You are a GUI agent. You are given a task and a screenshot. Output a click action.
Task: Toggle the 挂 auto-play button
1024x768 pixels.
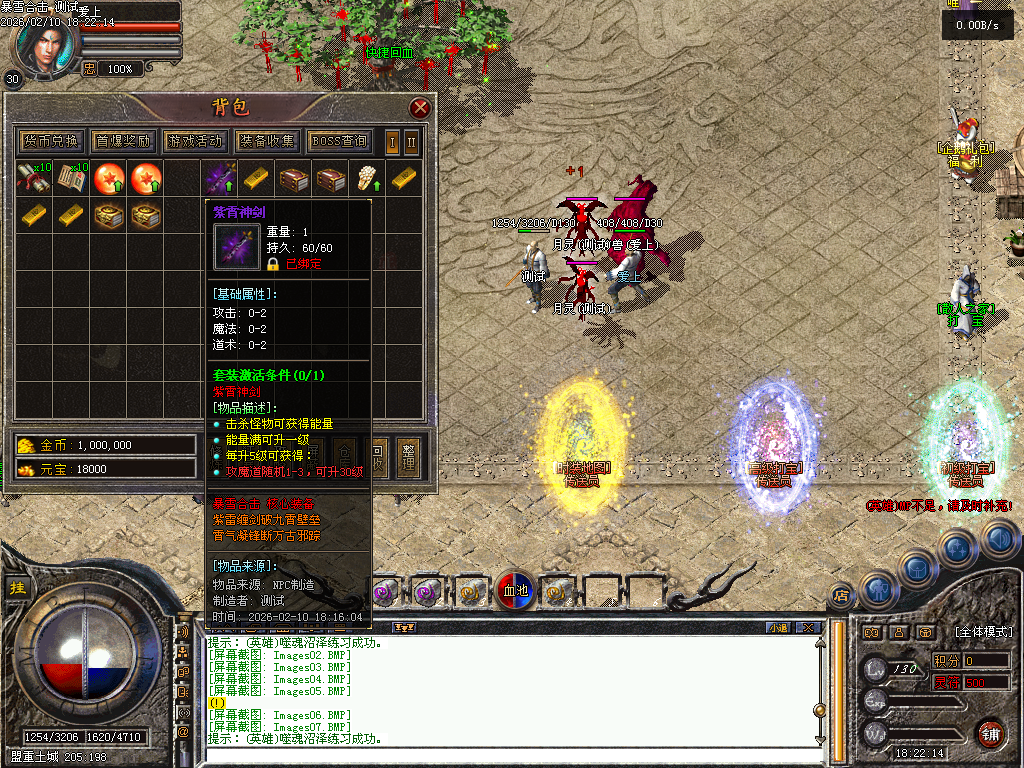17,588
